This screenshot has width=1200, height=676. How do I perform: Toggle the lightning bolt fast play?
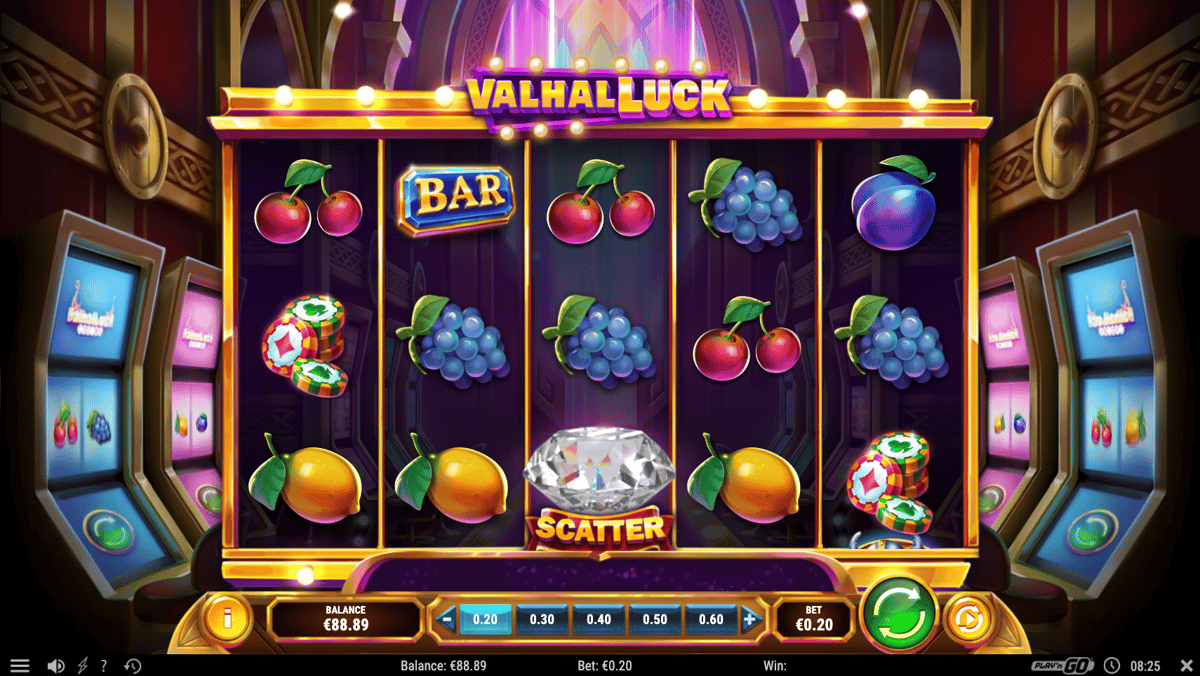[82, 666]
